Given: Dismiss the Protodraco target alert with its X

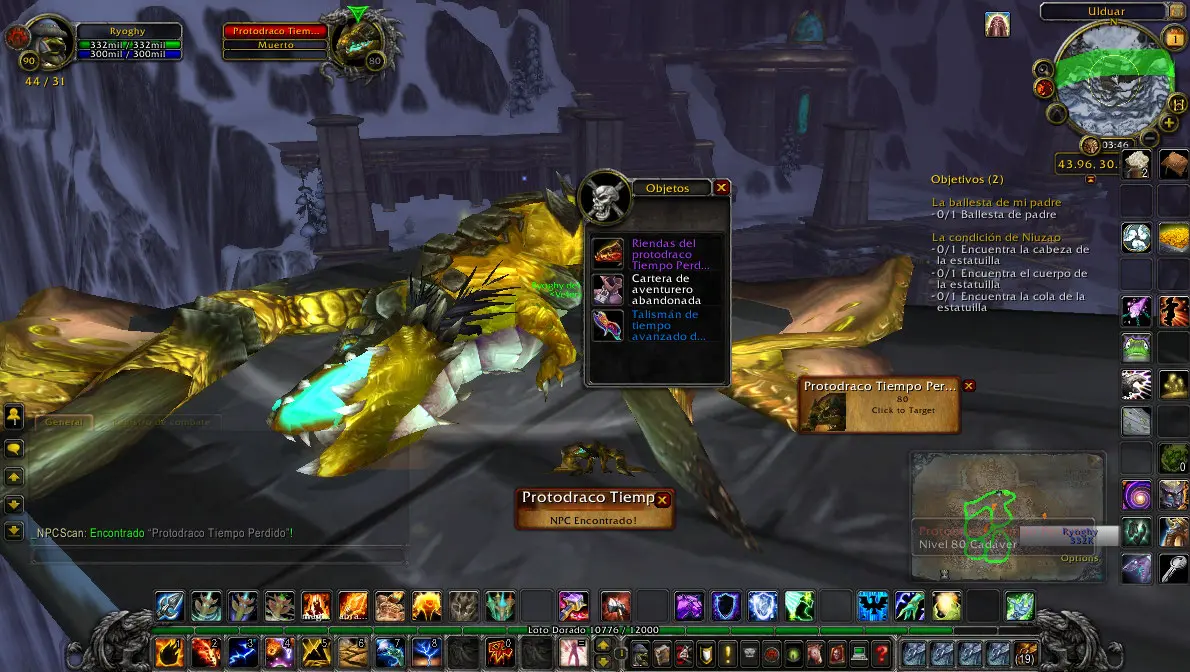Looking at the screenshot, I should coord(968,386).
